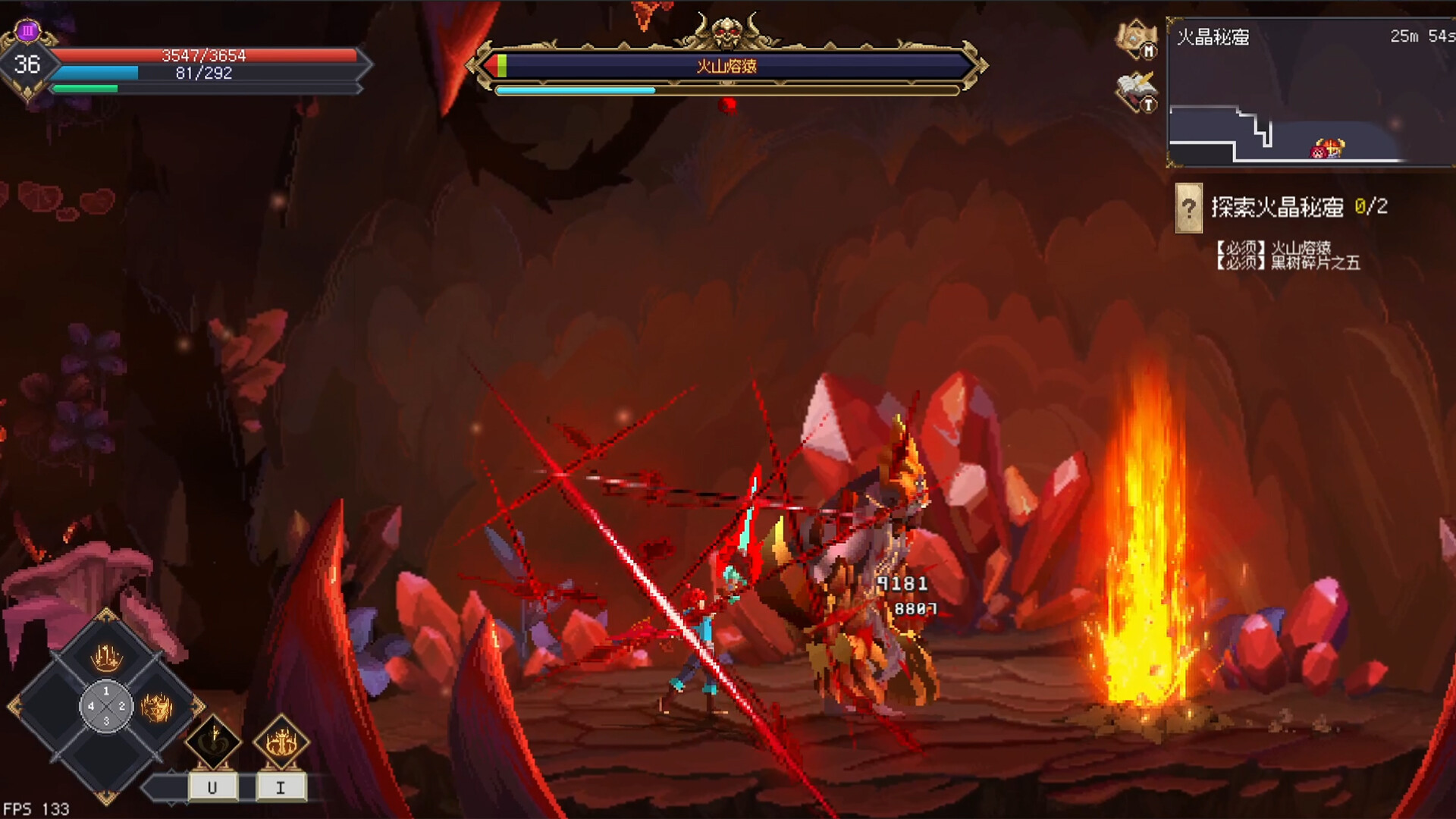Open the map scroll icon
The image size is (1456, 819).
click(x=1134, y=38)
